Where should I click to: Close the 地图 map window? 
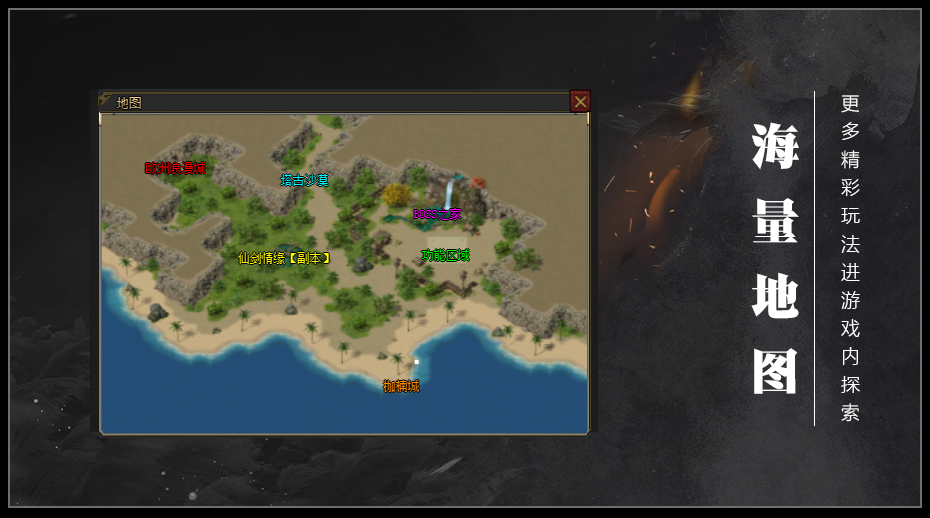[580, 101]
